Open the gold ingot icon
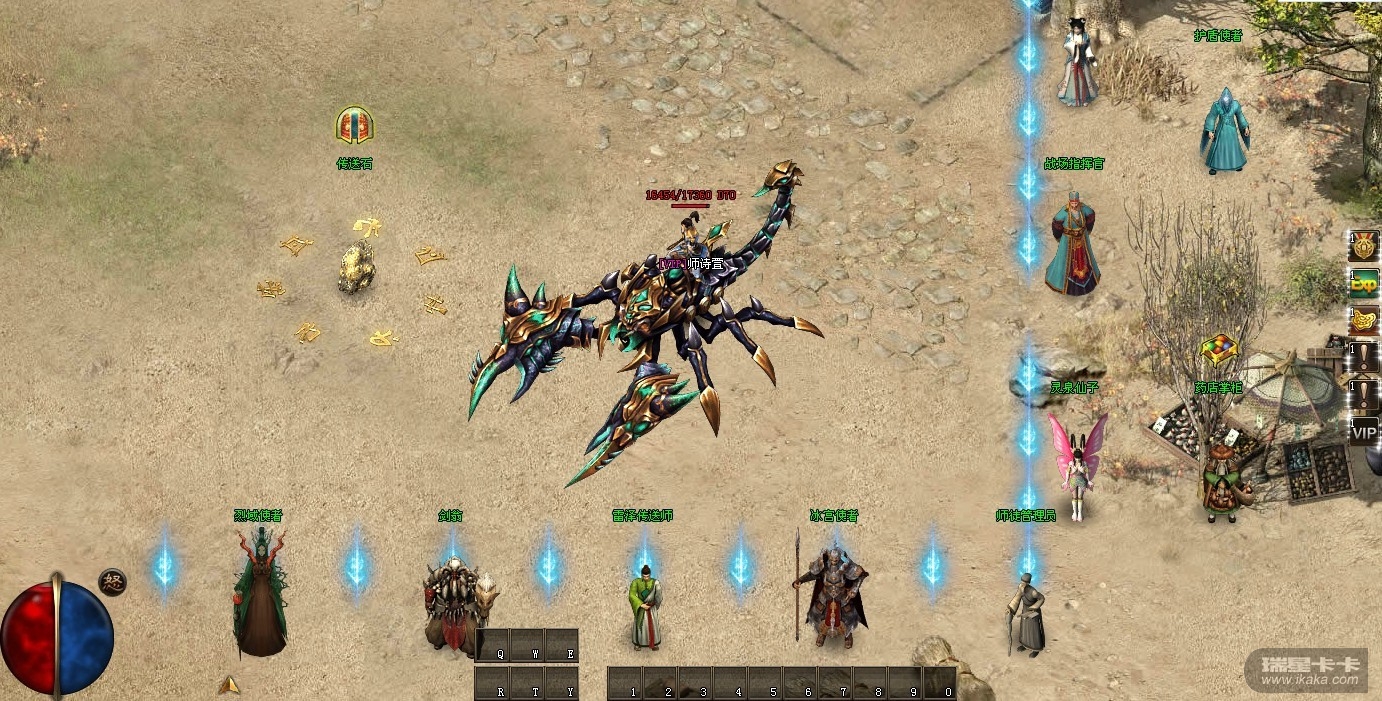 pyautogui.click(x=1364, y=320)
